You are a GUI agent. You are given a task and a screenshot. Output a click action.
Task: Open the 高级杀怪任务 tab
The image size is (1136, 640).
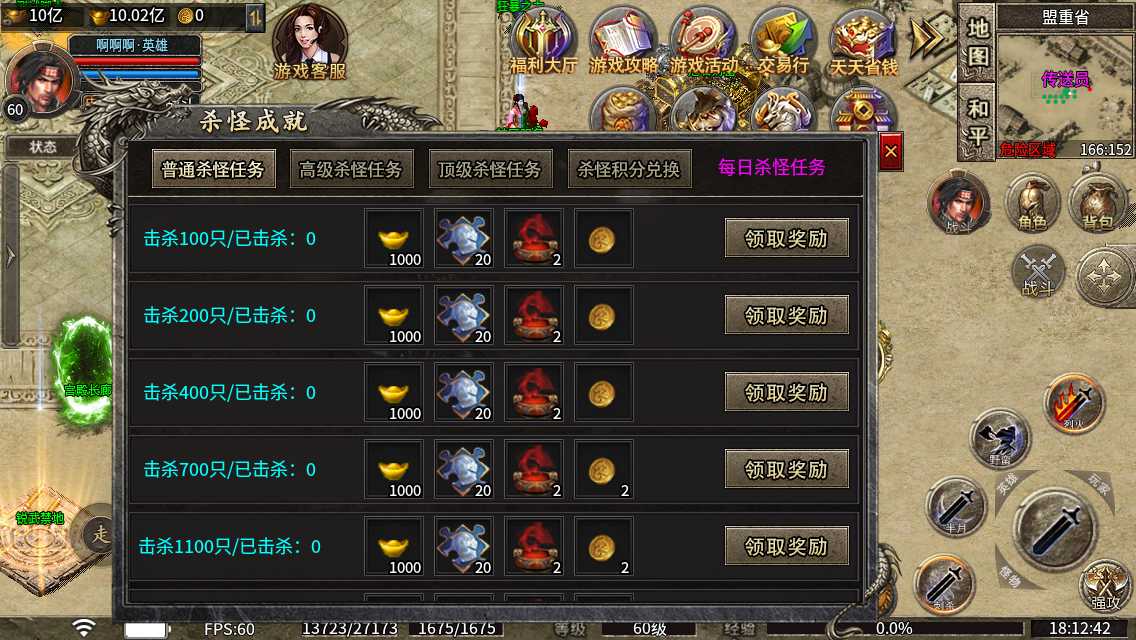coord(351,169)
